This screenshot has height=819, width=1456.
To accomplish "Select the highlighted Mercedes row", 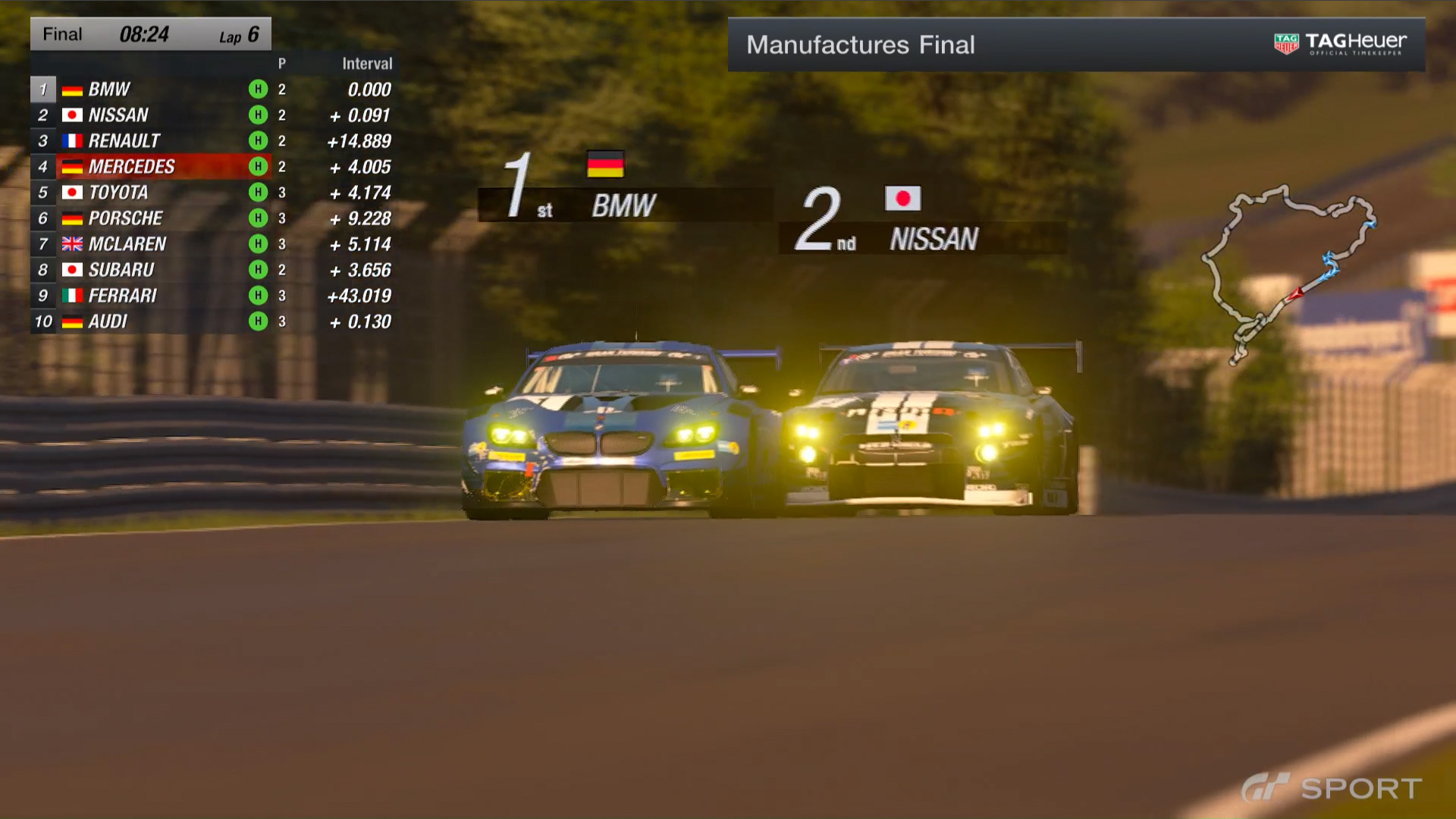I will 152,167.
